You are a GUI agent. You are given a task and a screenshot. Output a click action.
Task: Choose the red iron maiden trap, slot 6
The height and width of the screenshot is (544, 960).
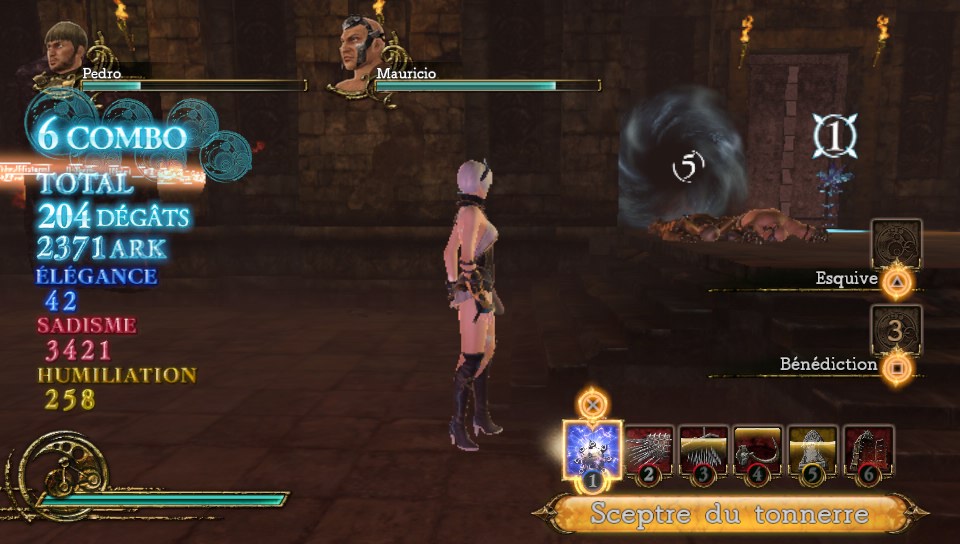[x=868, y=452]
